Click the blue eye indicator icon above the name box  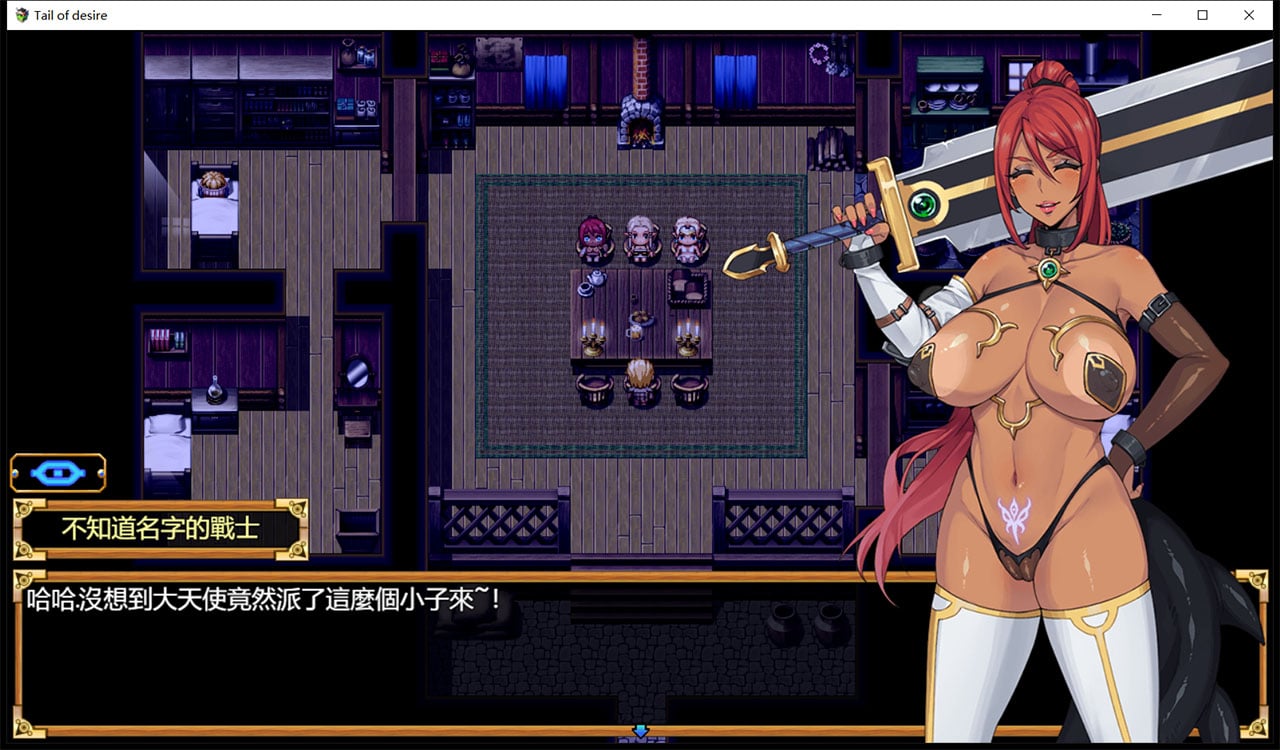(x=58, y=472)
